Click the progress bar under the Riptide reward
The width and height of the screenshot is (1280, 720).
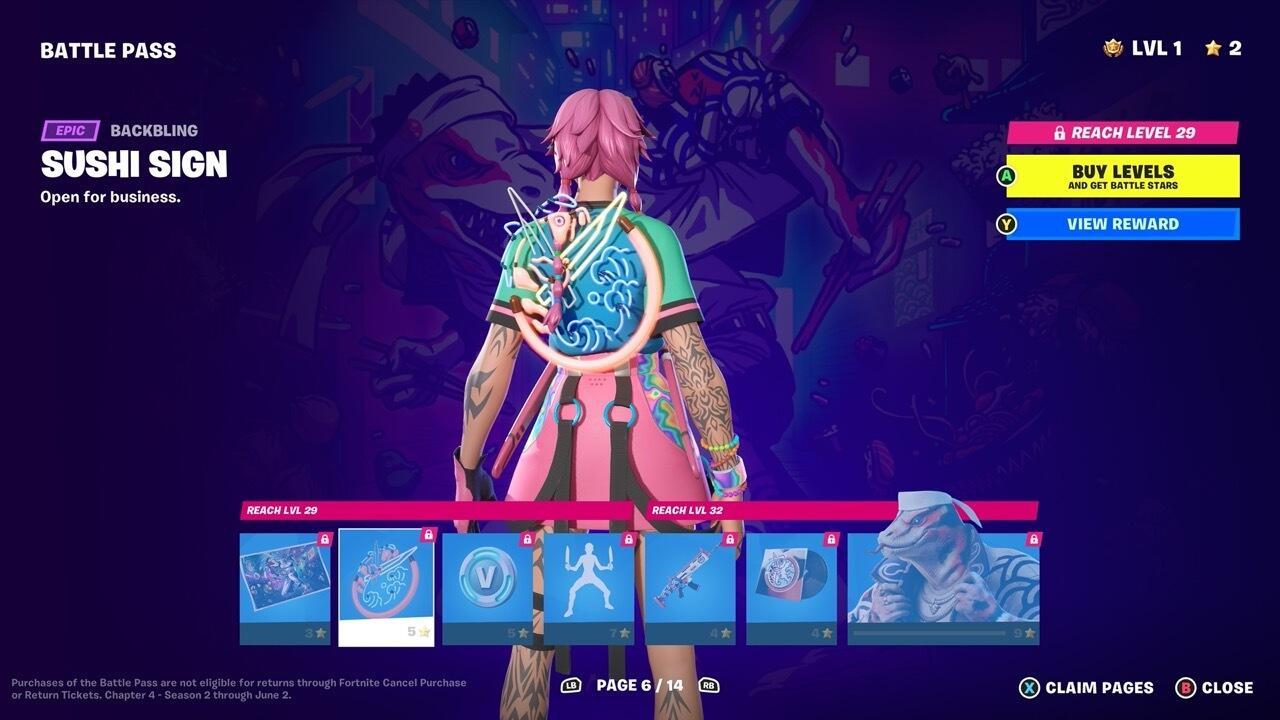click(928, 634)
